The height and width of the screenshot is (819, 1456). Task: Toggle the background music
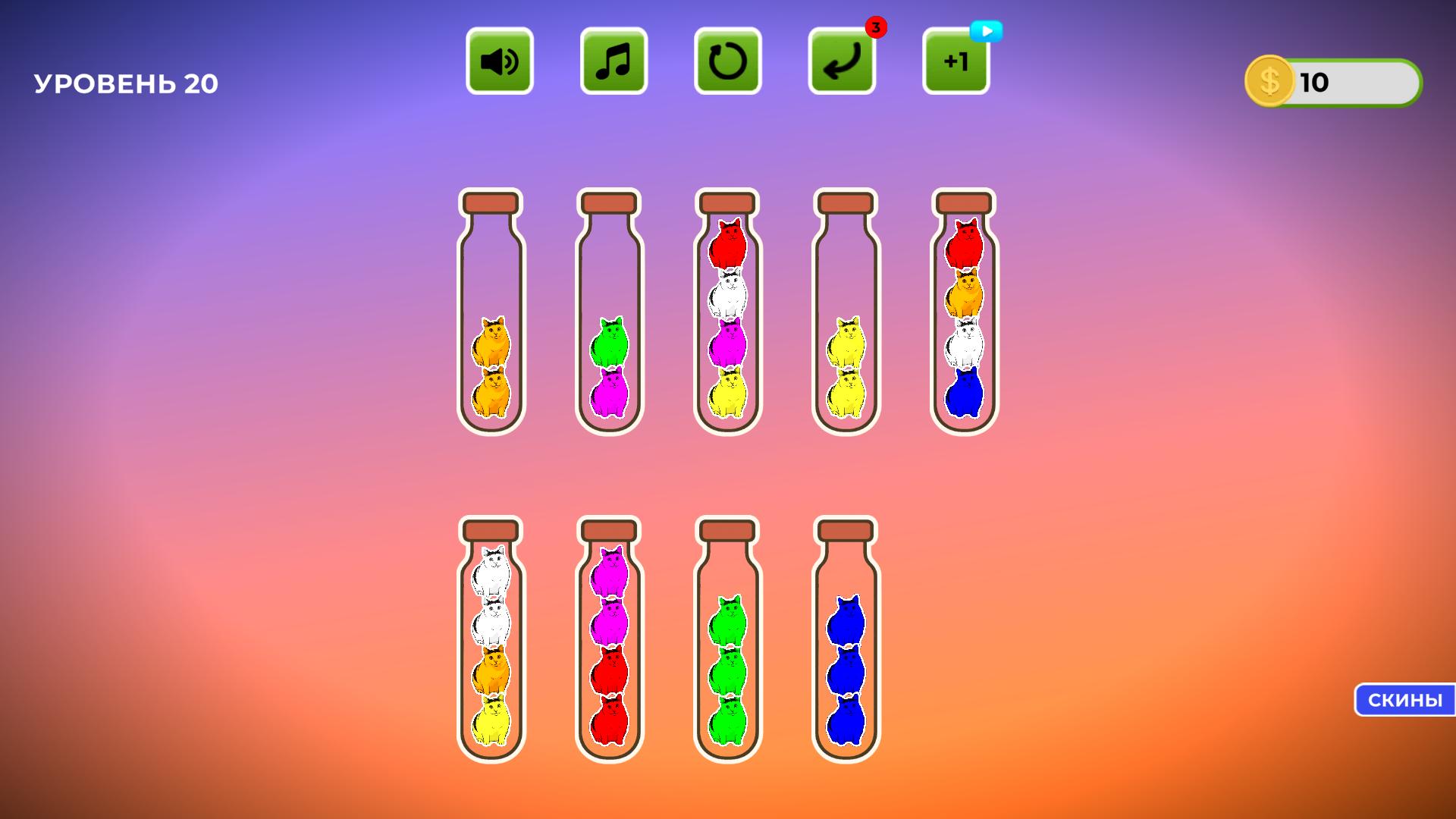[612, 61]
